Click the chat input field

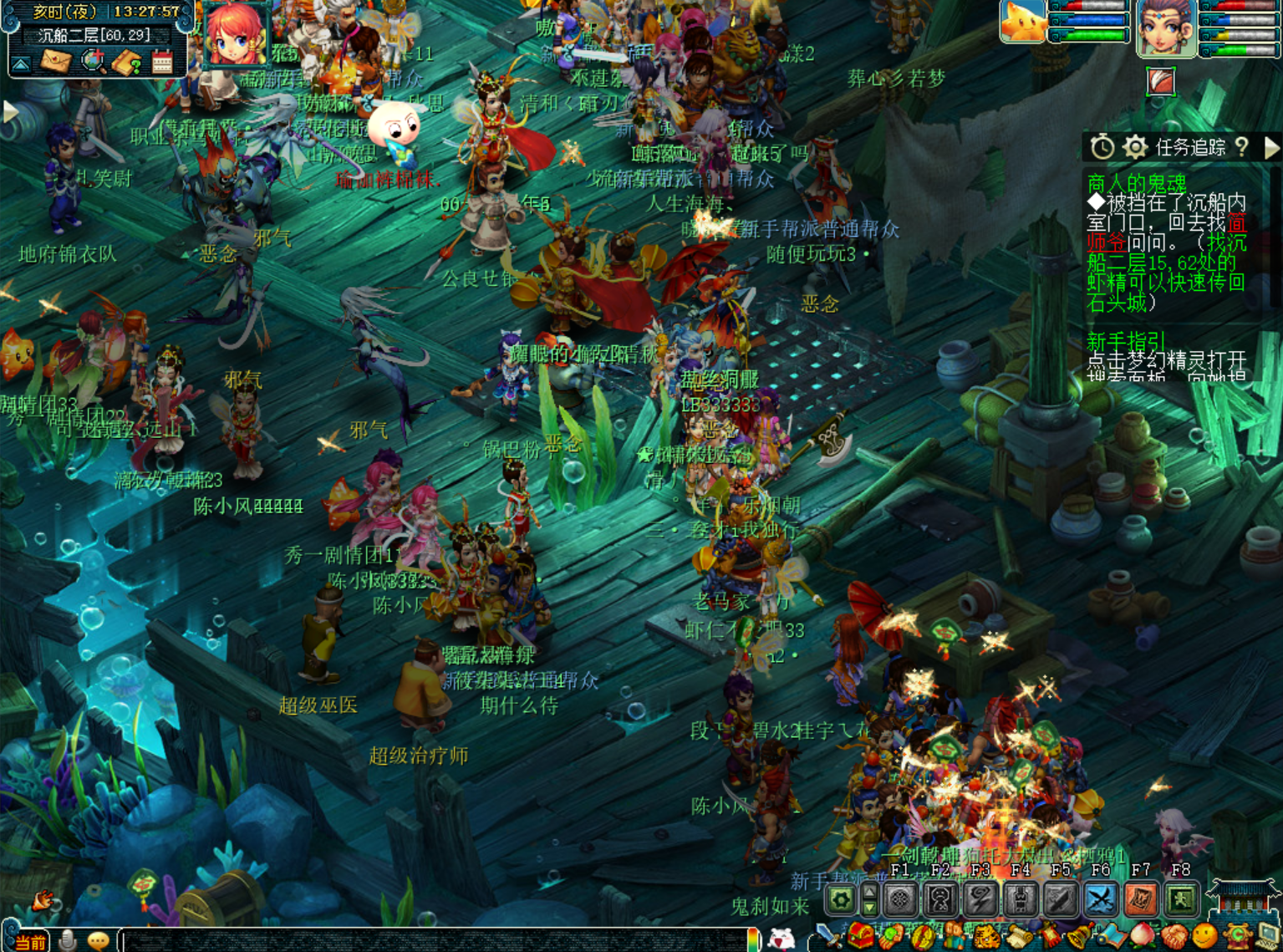(435, 941)
